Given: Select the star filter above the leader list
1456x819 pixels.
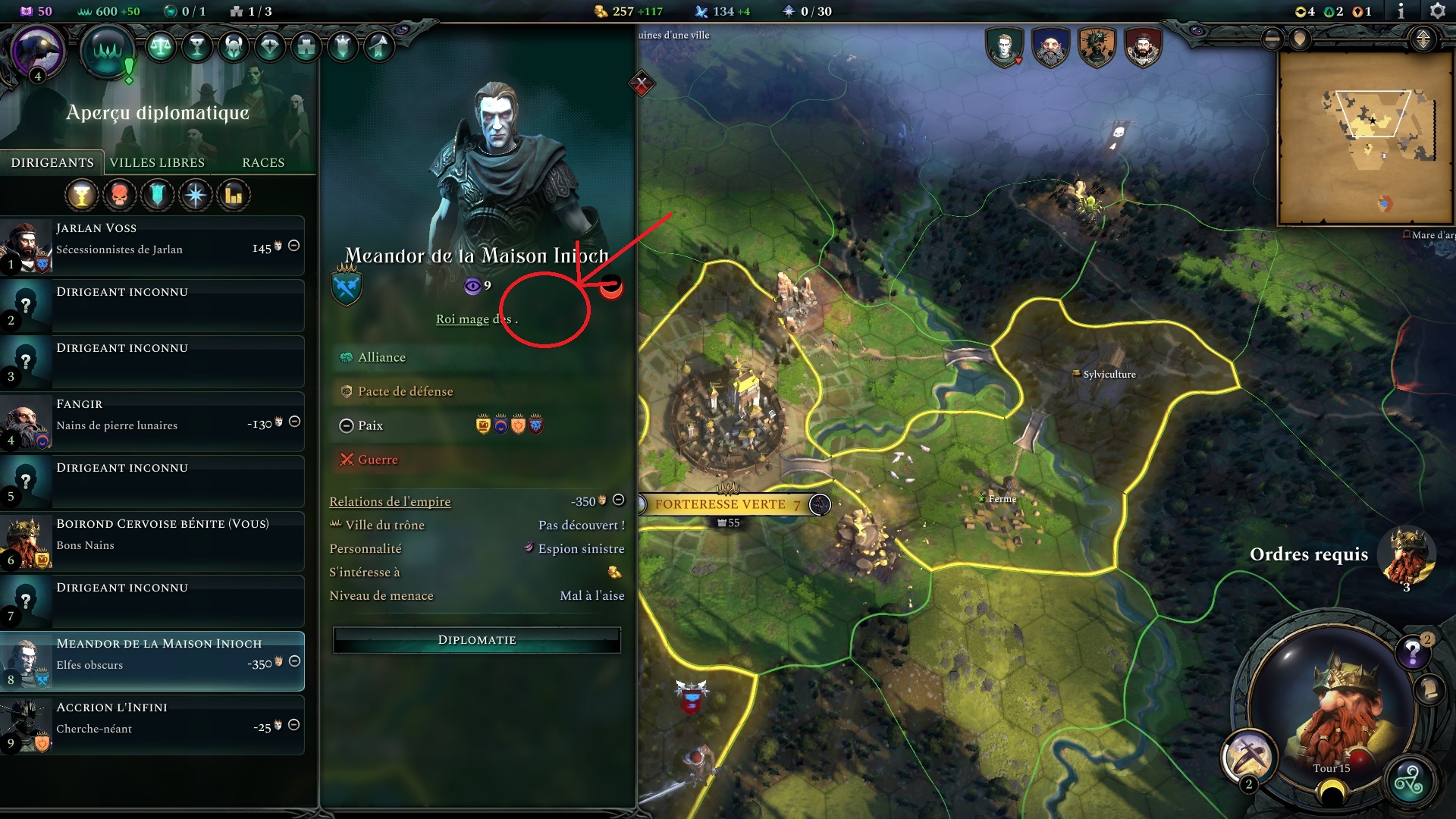Looking at the screenshot, I should tap(195, 195).
